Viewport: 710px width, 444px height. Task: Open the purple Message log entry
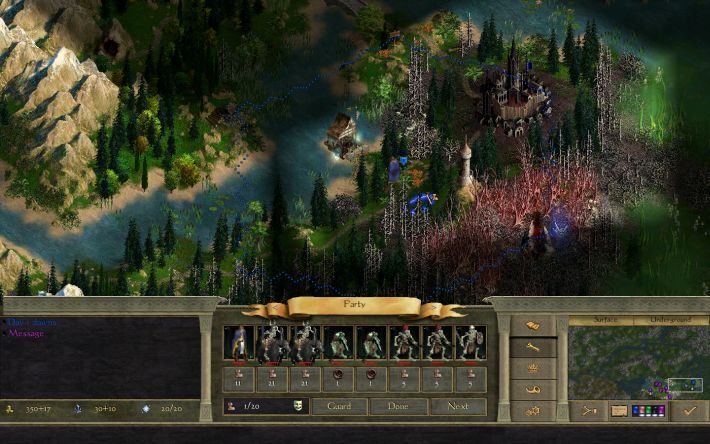point(27,333)
